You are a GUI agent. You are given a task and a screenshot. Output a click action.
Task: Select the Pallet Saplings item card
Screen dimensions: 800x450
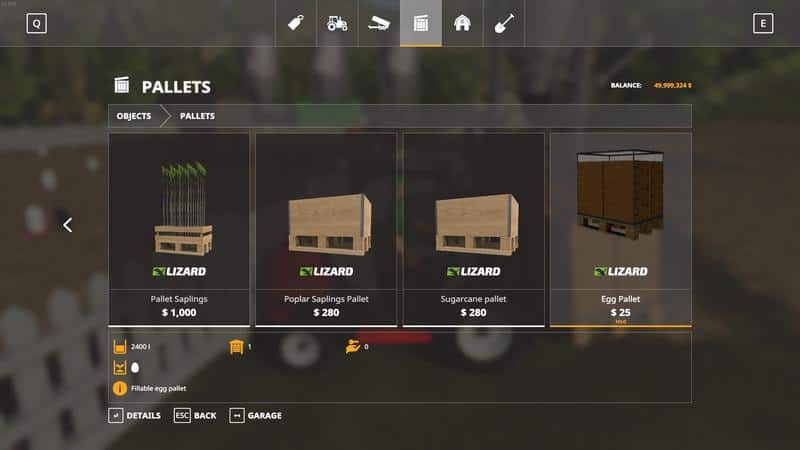coord(179,229)
